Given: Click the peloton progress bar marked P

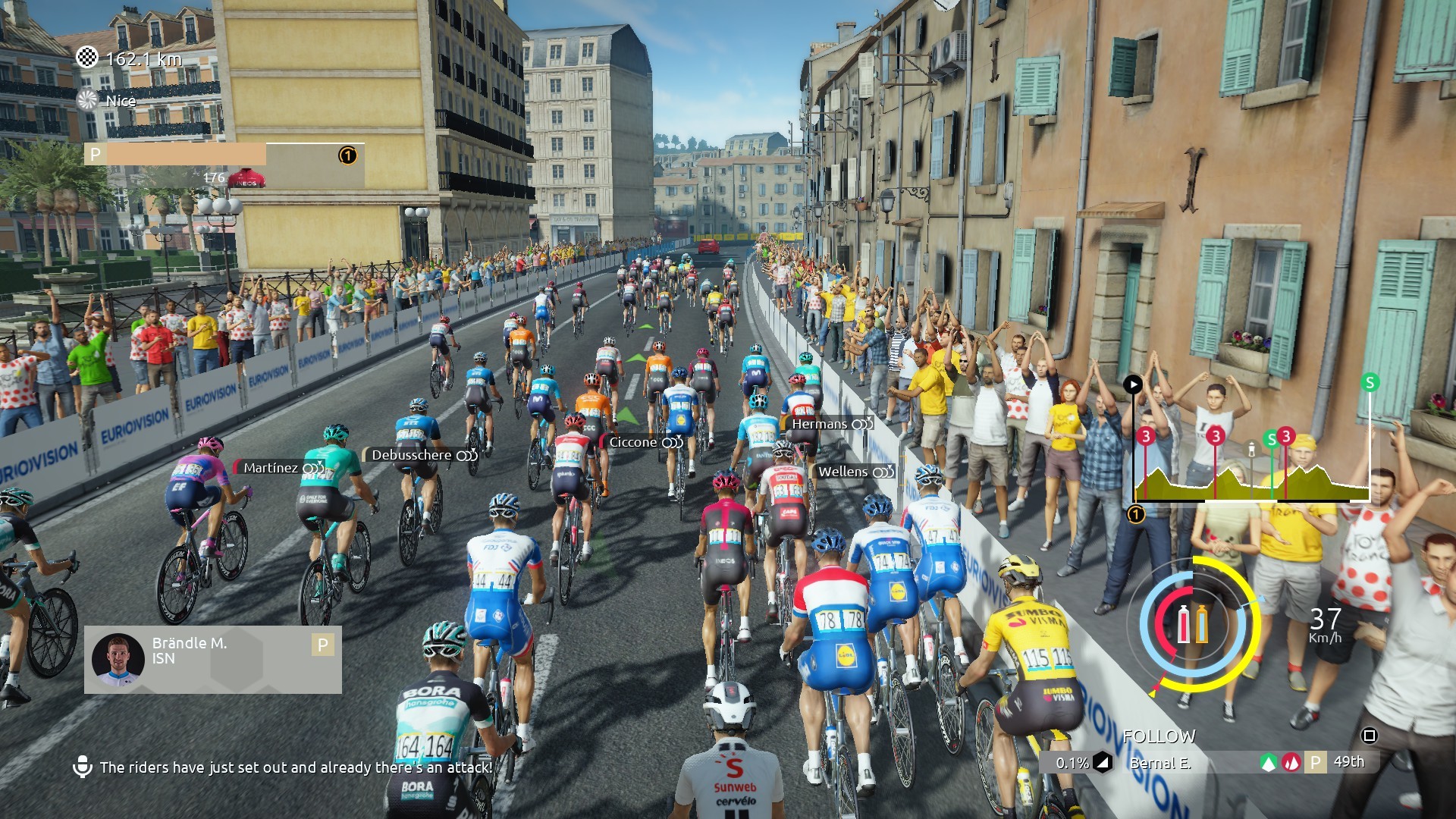Looking at the screenshot, I should pos(220,155).
